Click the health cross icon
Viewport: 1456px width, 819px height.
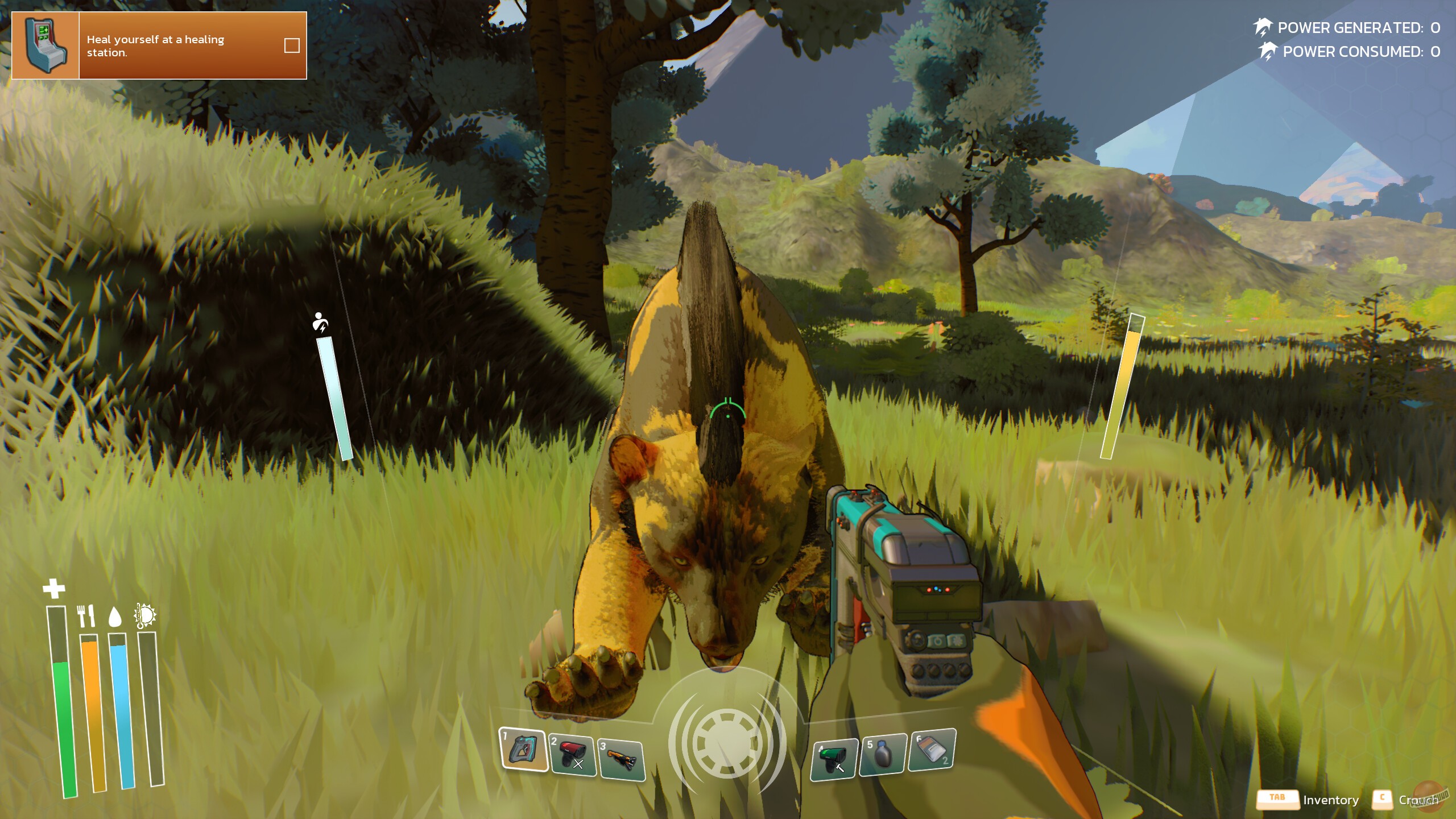coord(54,589)
